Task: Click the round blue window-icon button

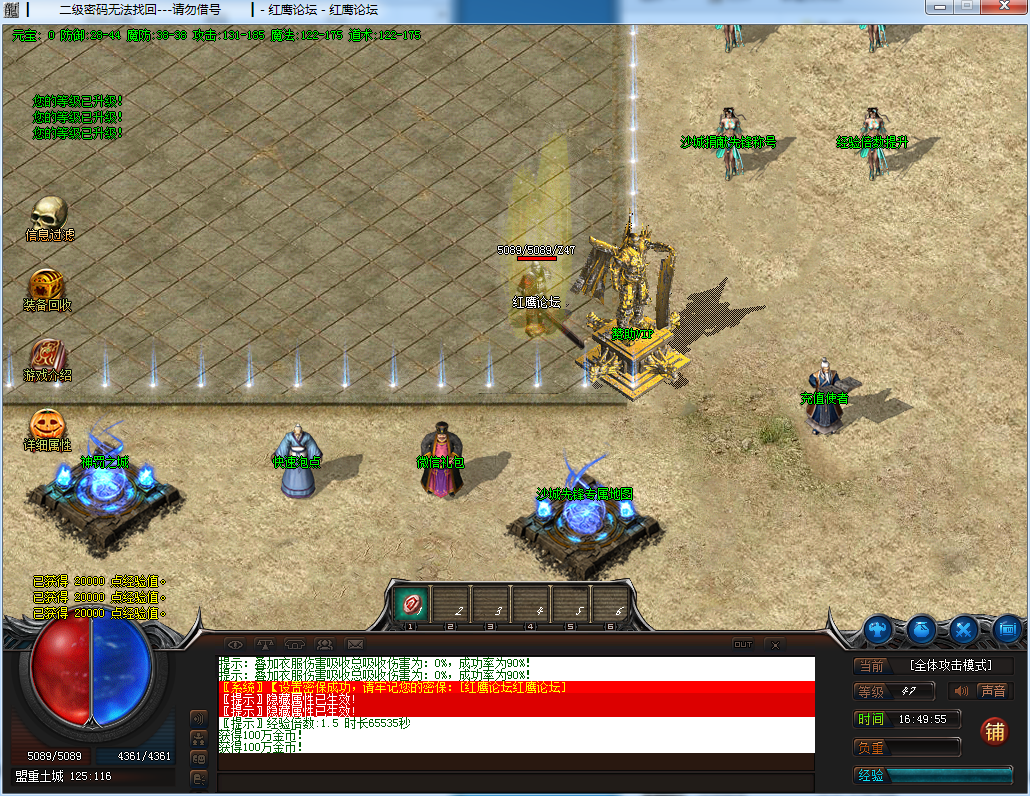Action: [1007, 630]
